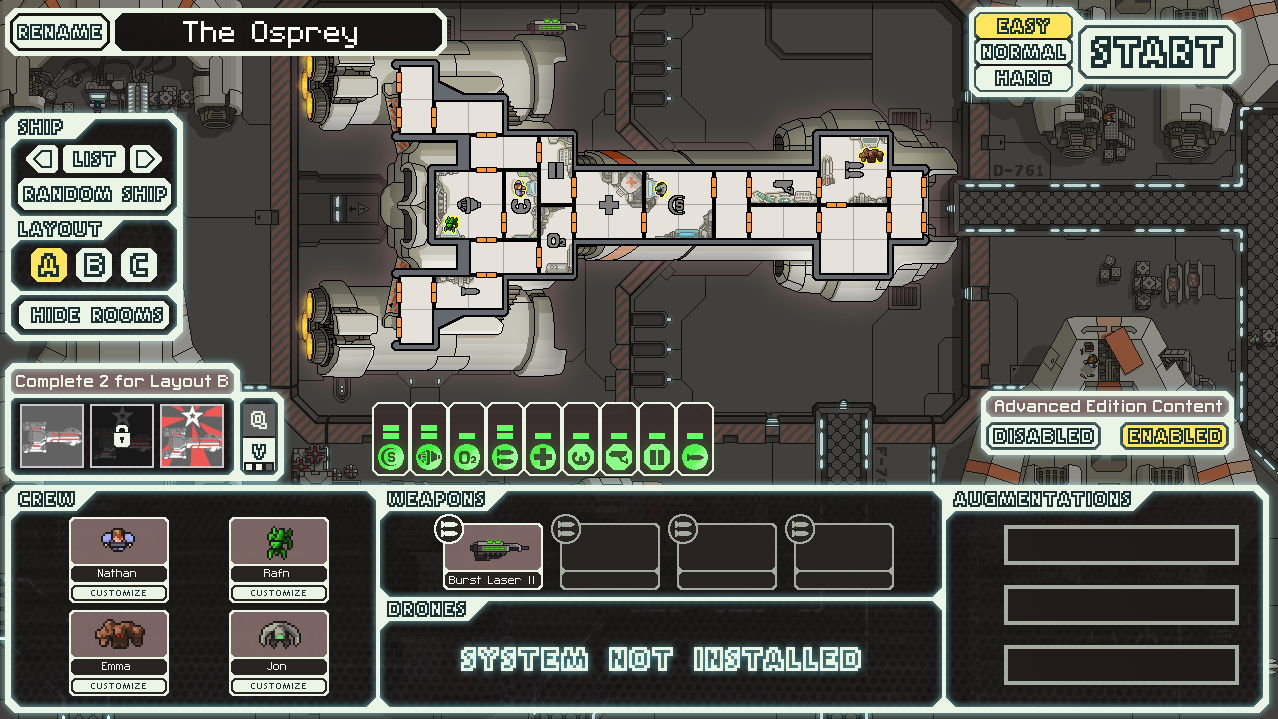1278x719 pixels.
Task: Customize crew member Rafn
Action: click(x=278, y=593)
